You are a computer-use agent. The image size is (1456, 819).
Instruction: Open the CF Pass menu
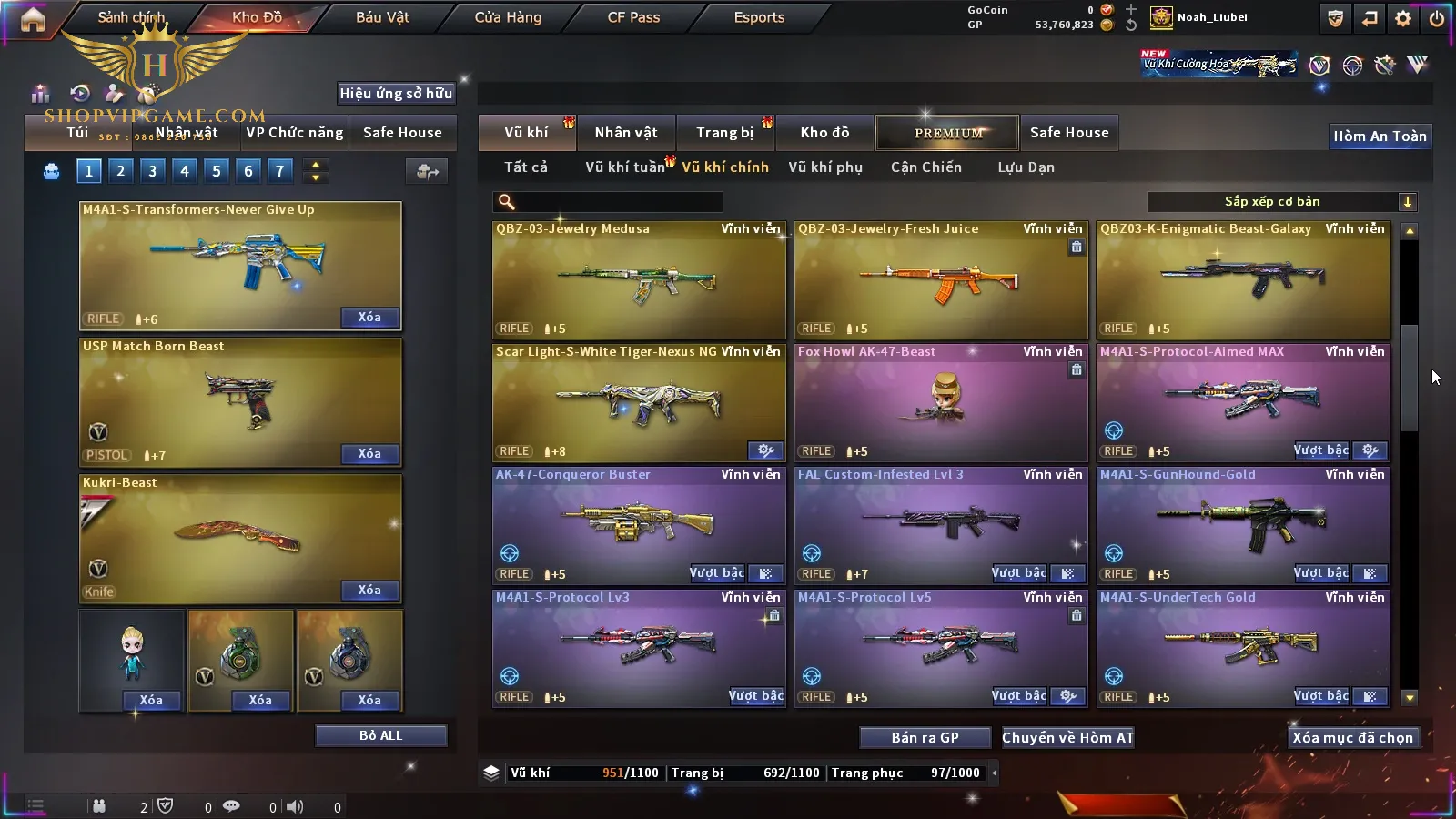pos(633,17)
